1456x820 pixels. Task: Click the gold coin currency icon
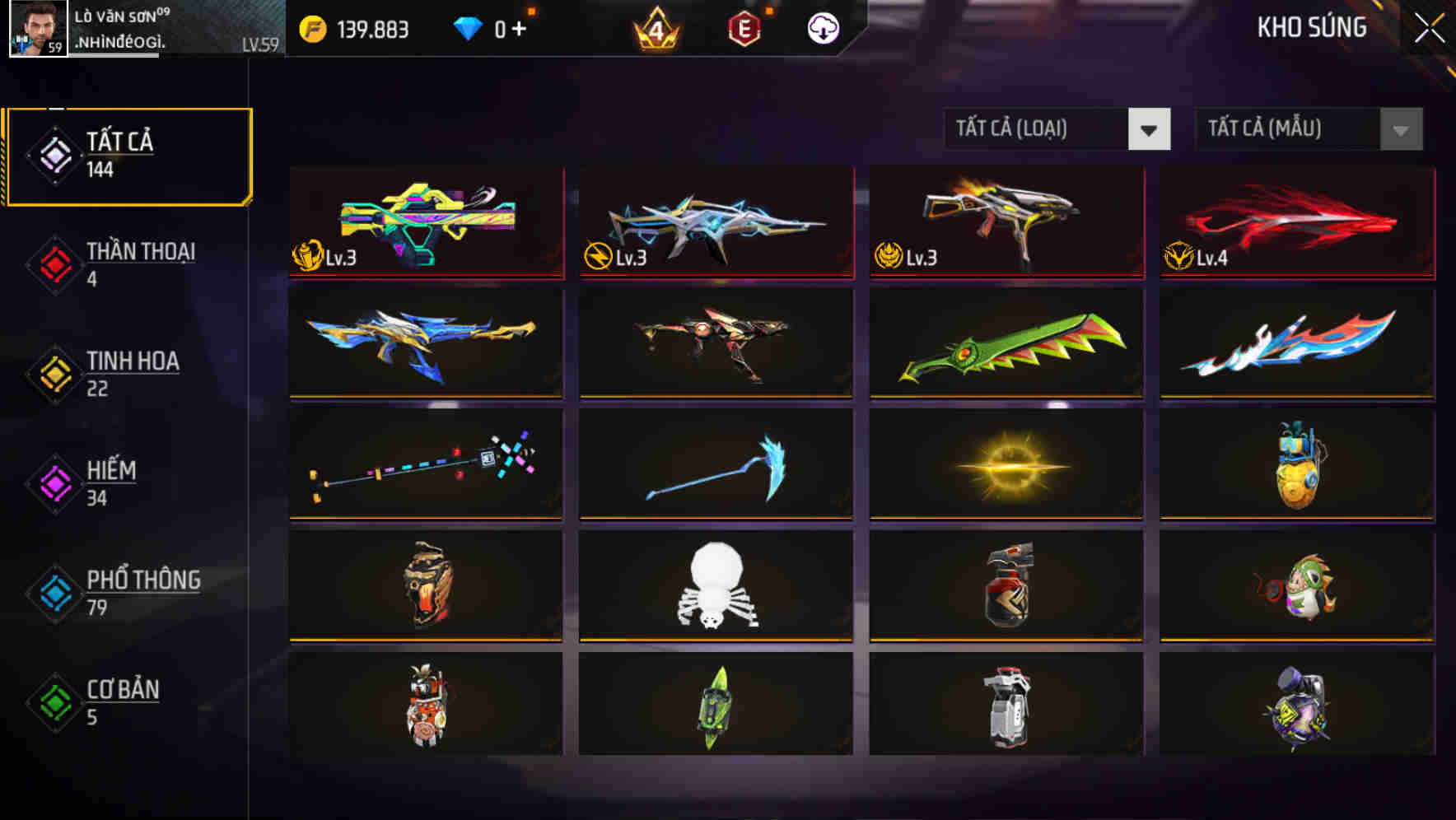tap(311, 27)
